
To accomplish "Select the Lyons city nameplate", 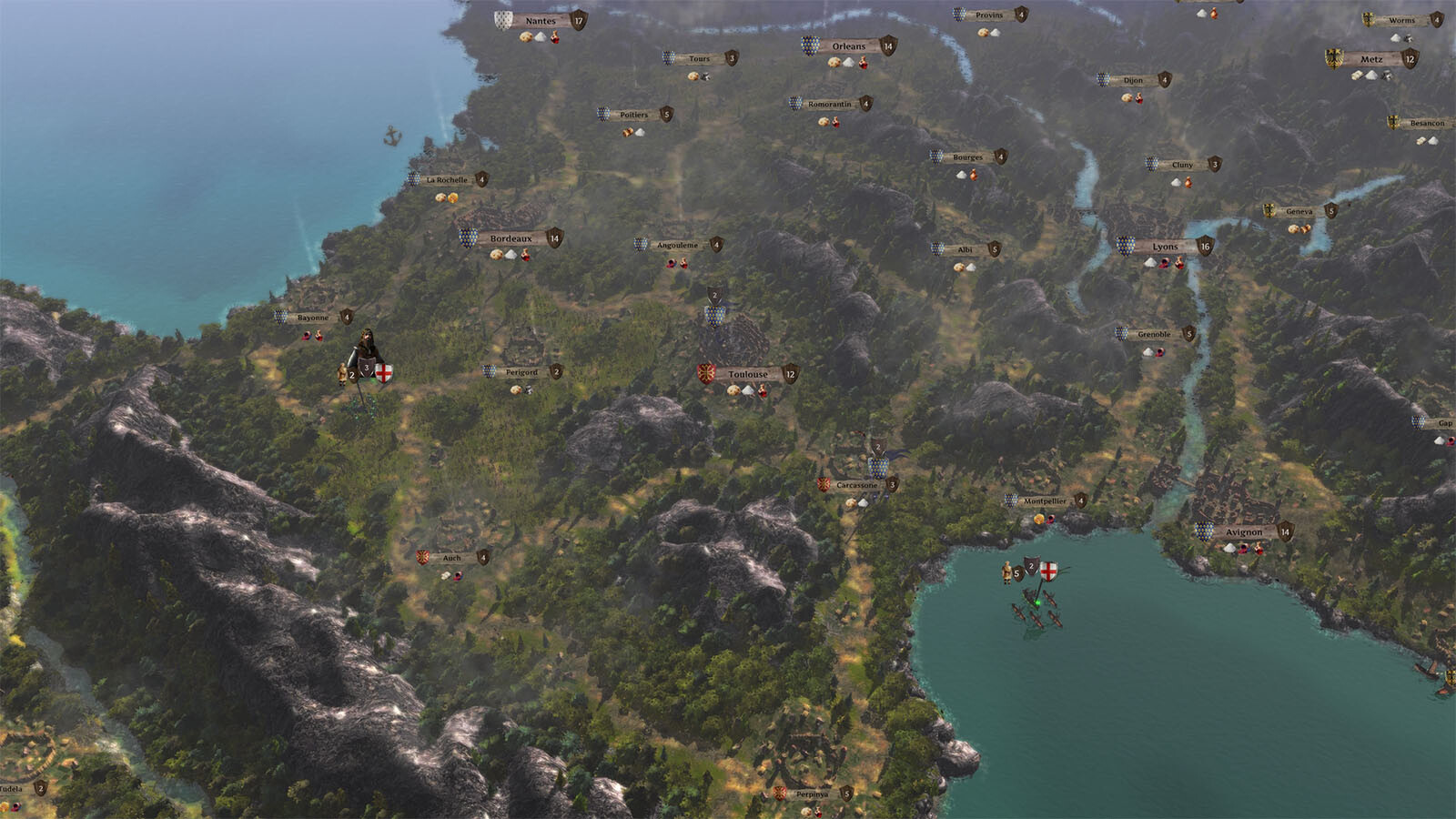I will tap(1165, 247).
